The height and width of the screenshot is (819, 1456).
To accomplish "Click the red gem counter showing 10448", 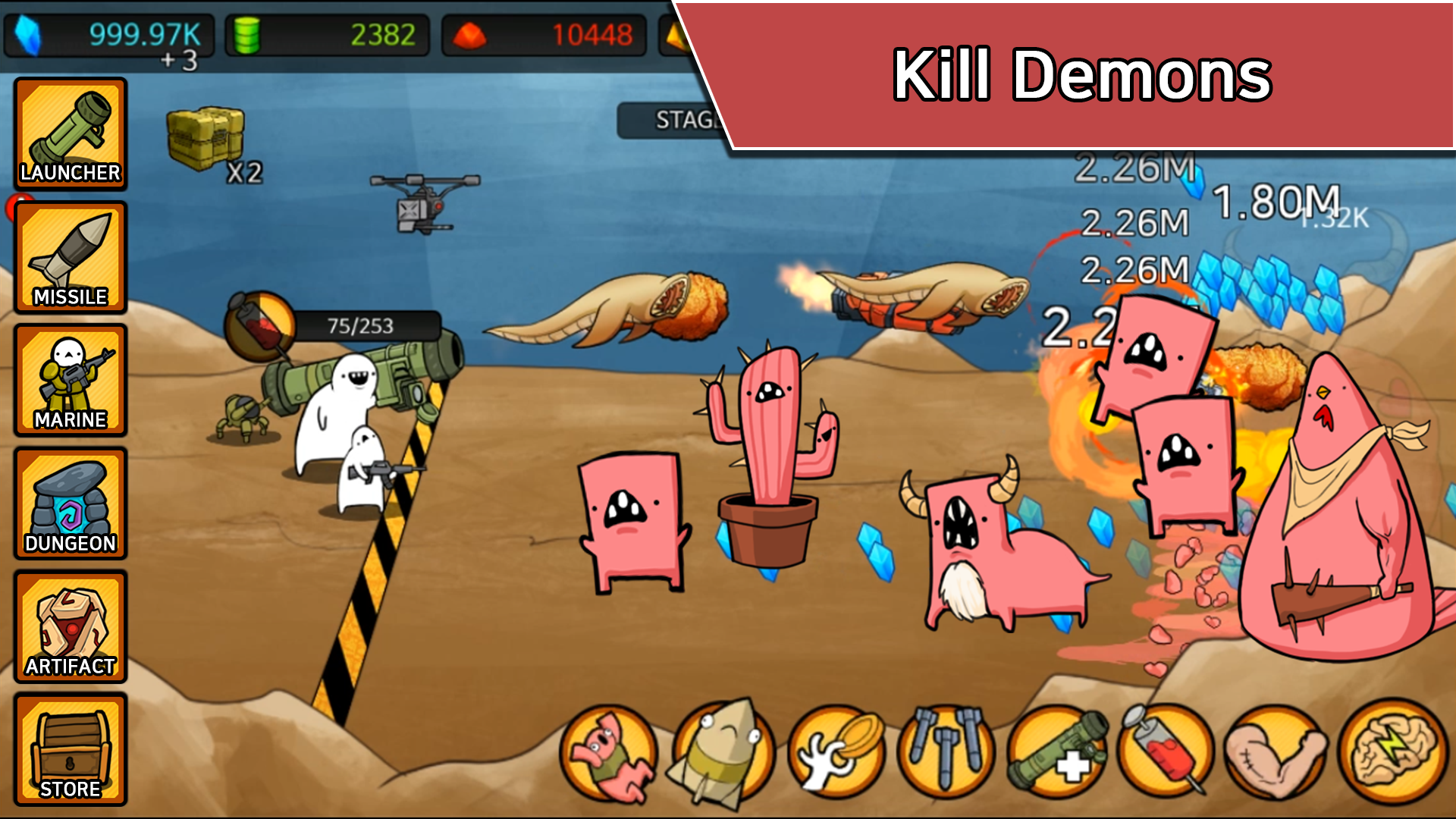I will point(538,32).
